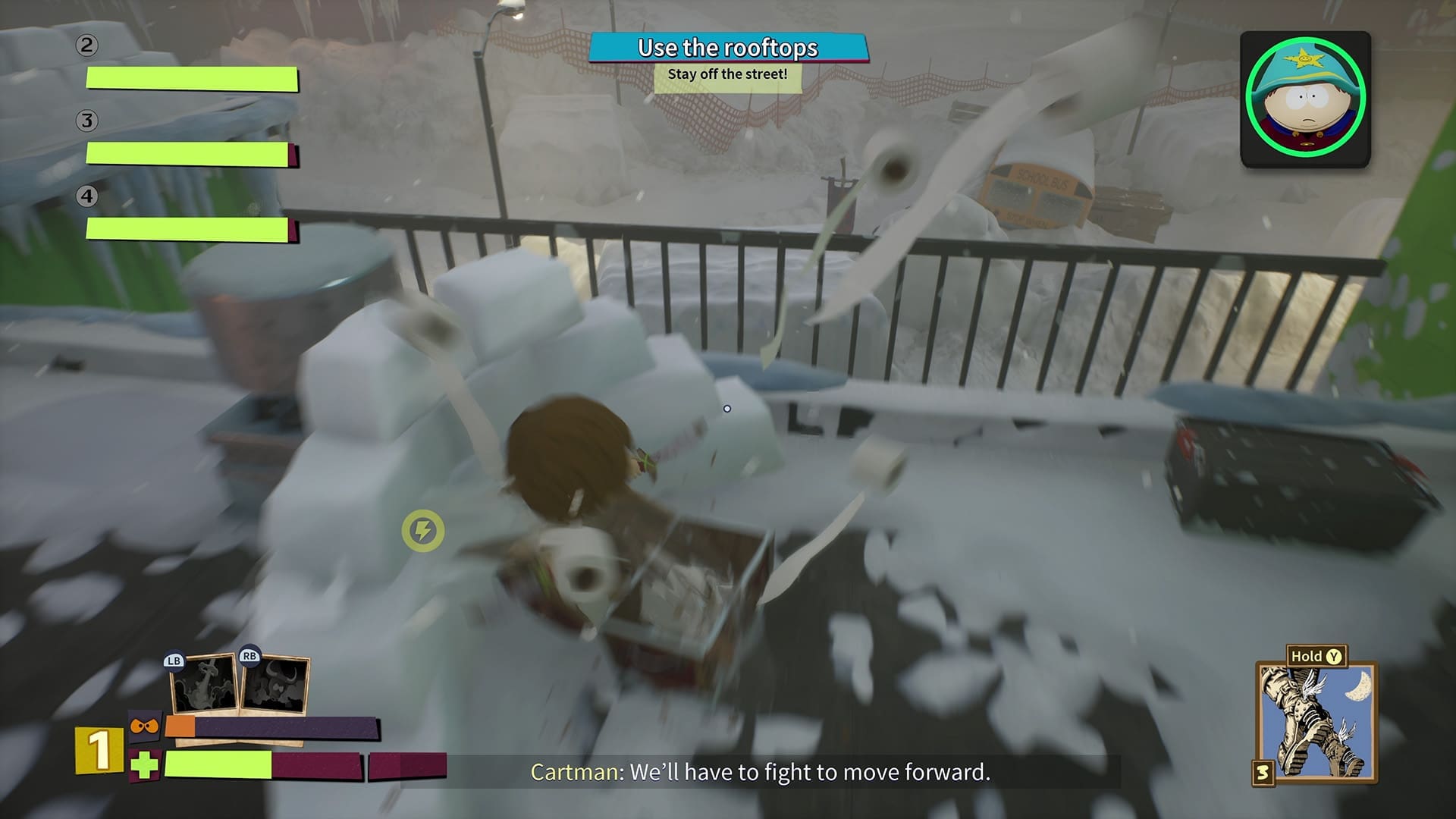Open the "Use the rooftops" objective banner
1456x819 pixels.
click(728, 48)
